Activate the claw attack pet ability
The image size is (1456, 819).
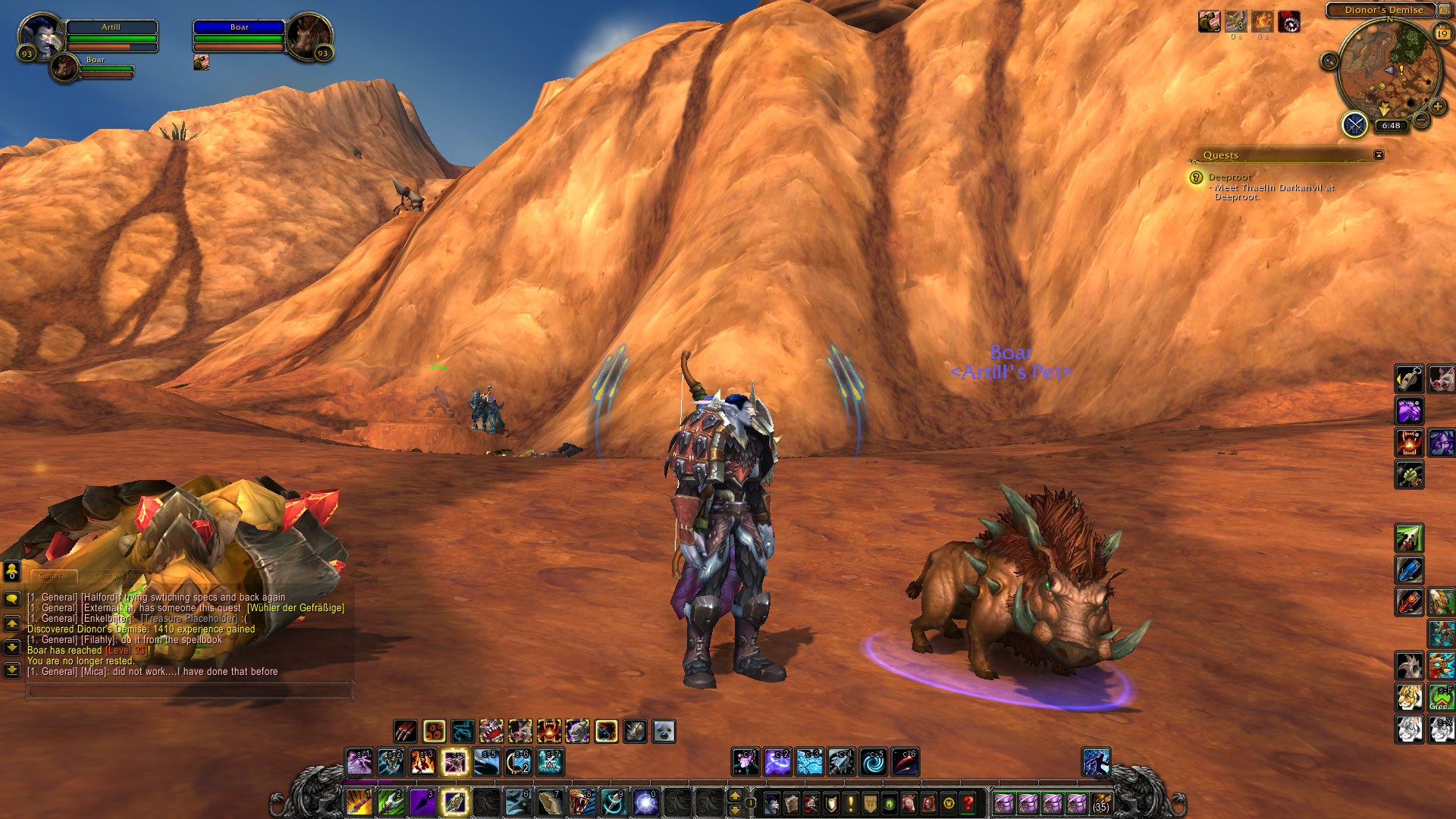406,731
